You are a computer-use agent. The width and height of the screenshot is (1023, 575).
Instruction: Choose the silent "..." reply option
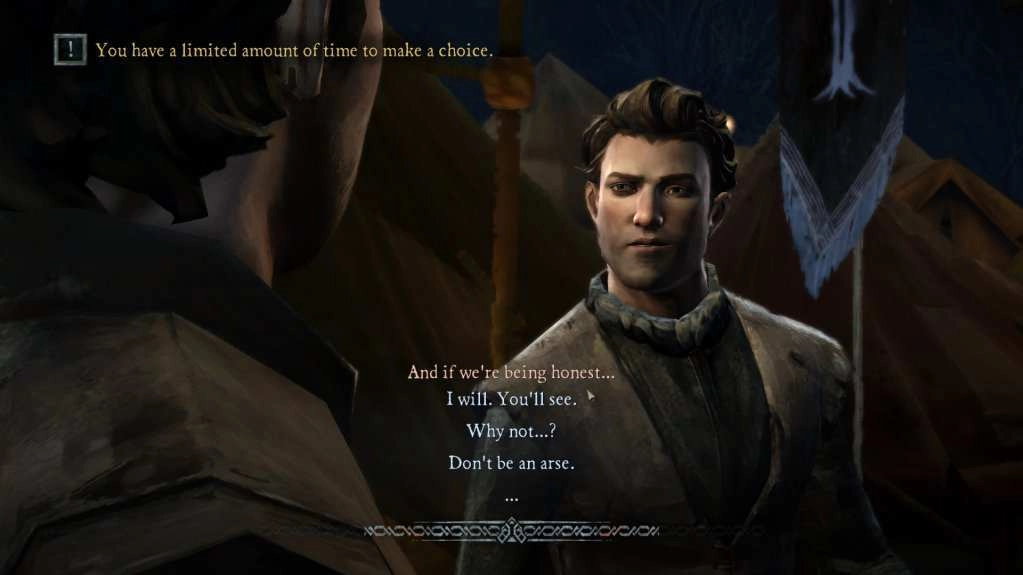511,496
